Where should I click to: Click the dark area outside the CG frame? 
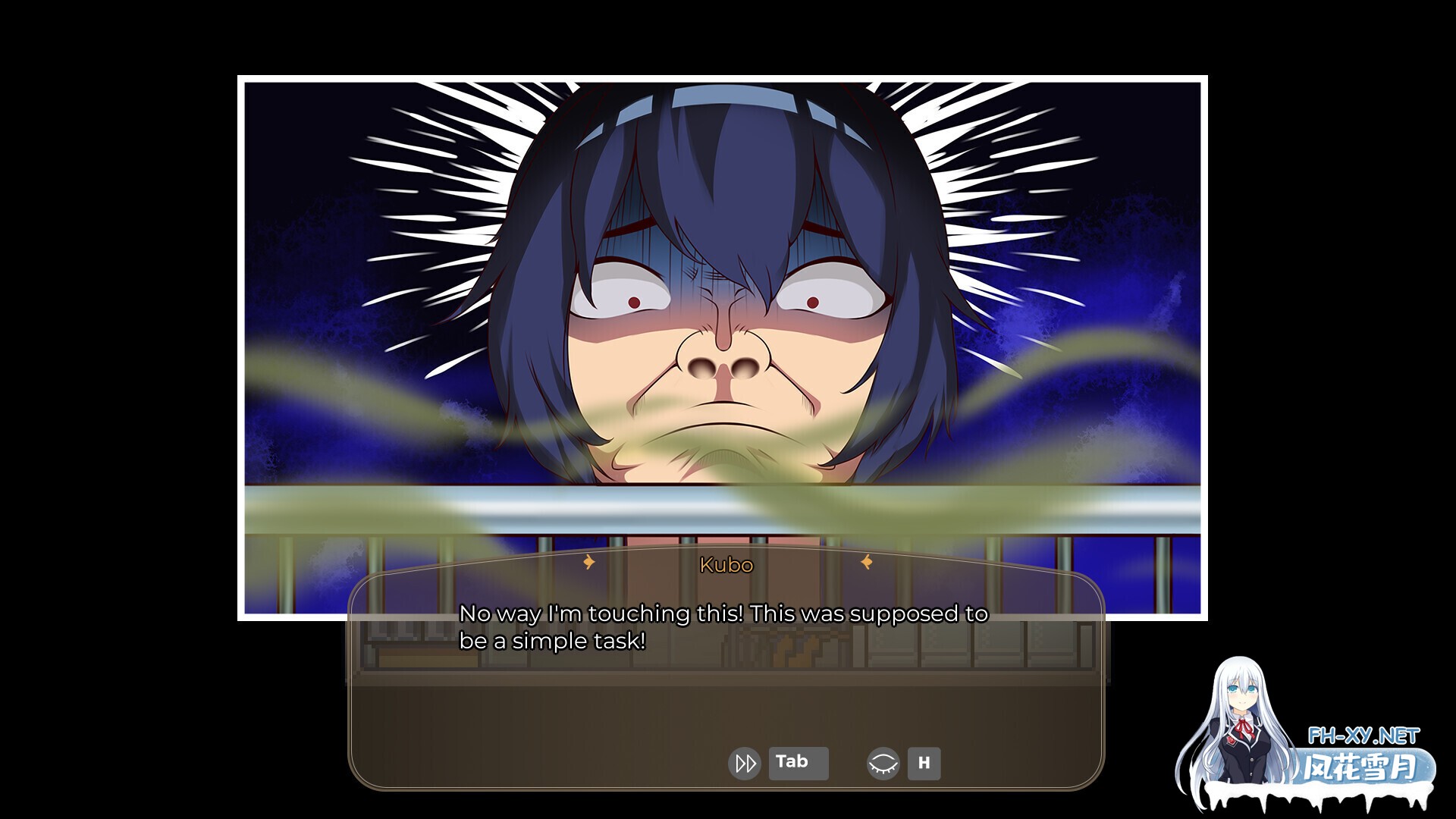click(x=114, y=303)
